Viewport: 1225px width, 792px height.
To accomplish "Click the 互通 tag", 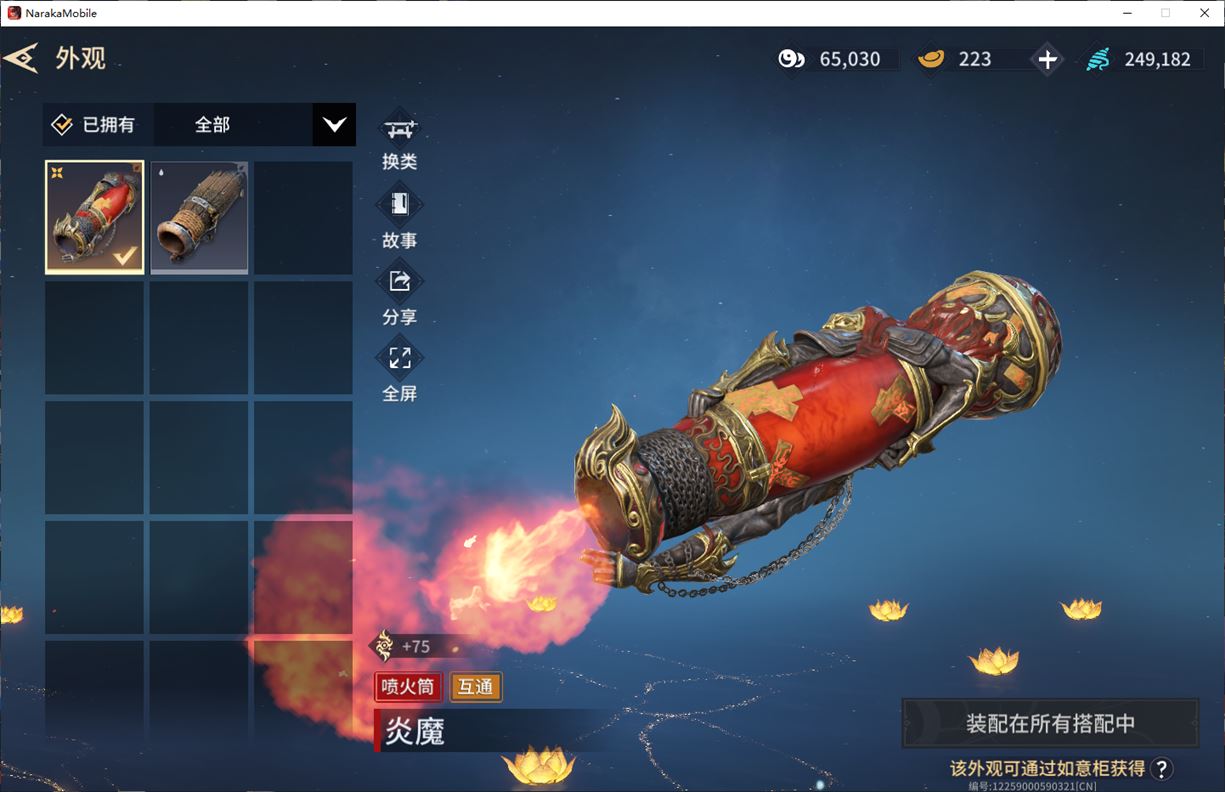I will [x=476, y=687].
